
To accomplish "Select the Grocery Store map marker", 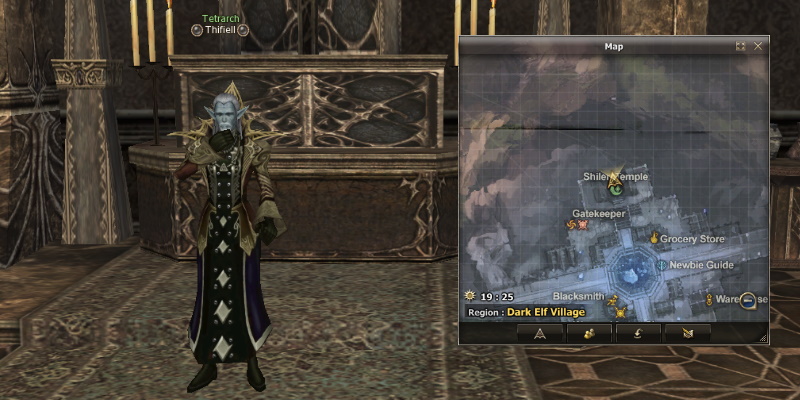I will click(x=654, y=239).
